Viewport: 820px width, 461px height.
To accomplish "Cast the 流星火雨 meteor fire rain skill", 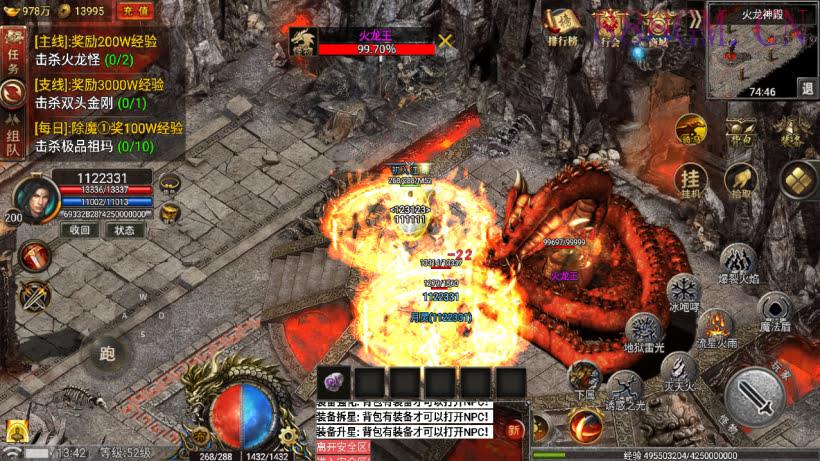I will [x=716, y=327].
